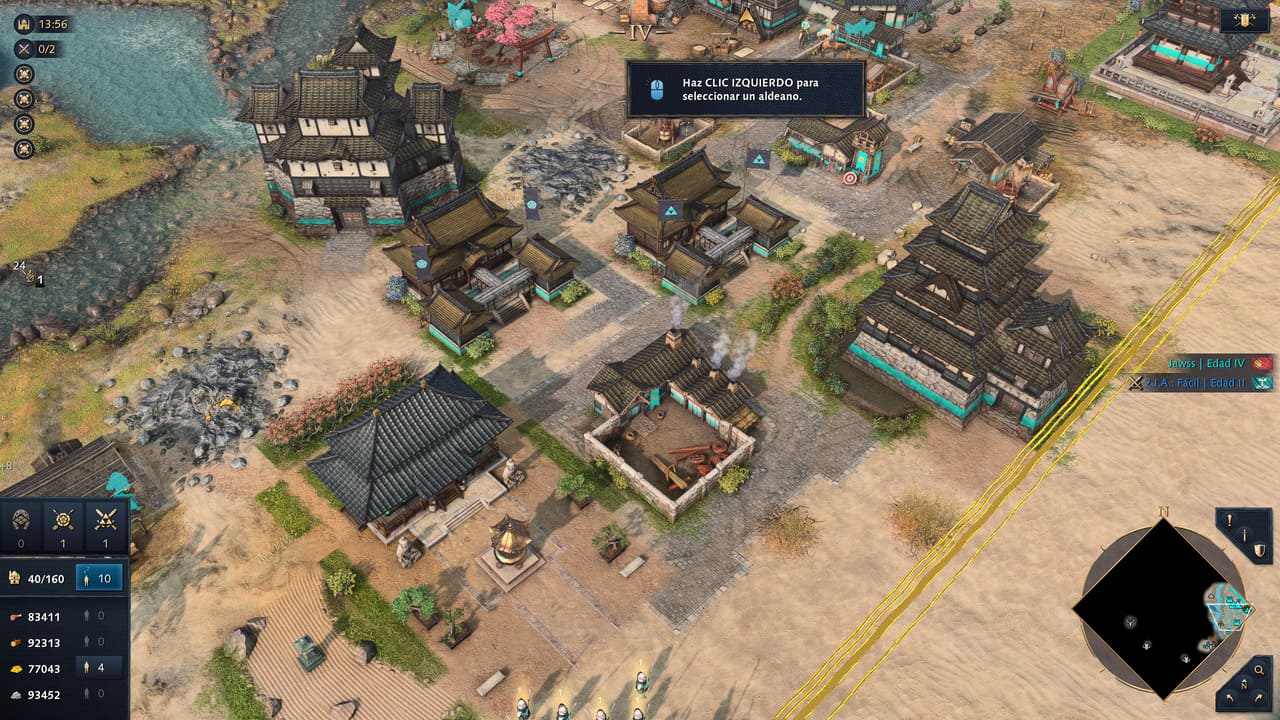Click the crossed swords military units icon

(x=105, y=520)
